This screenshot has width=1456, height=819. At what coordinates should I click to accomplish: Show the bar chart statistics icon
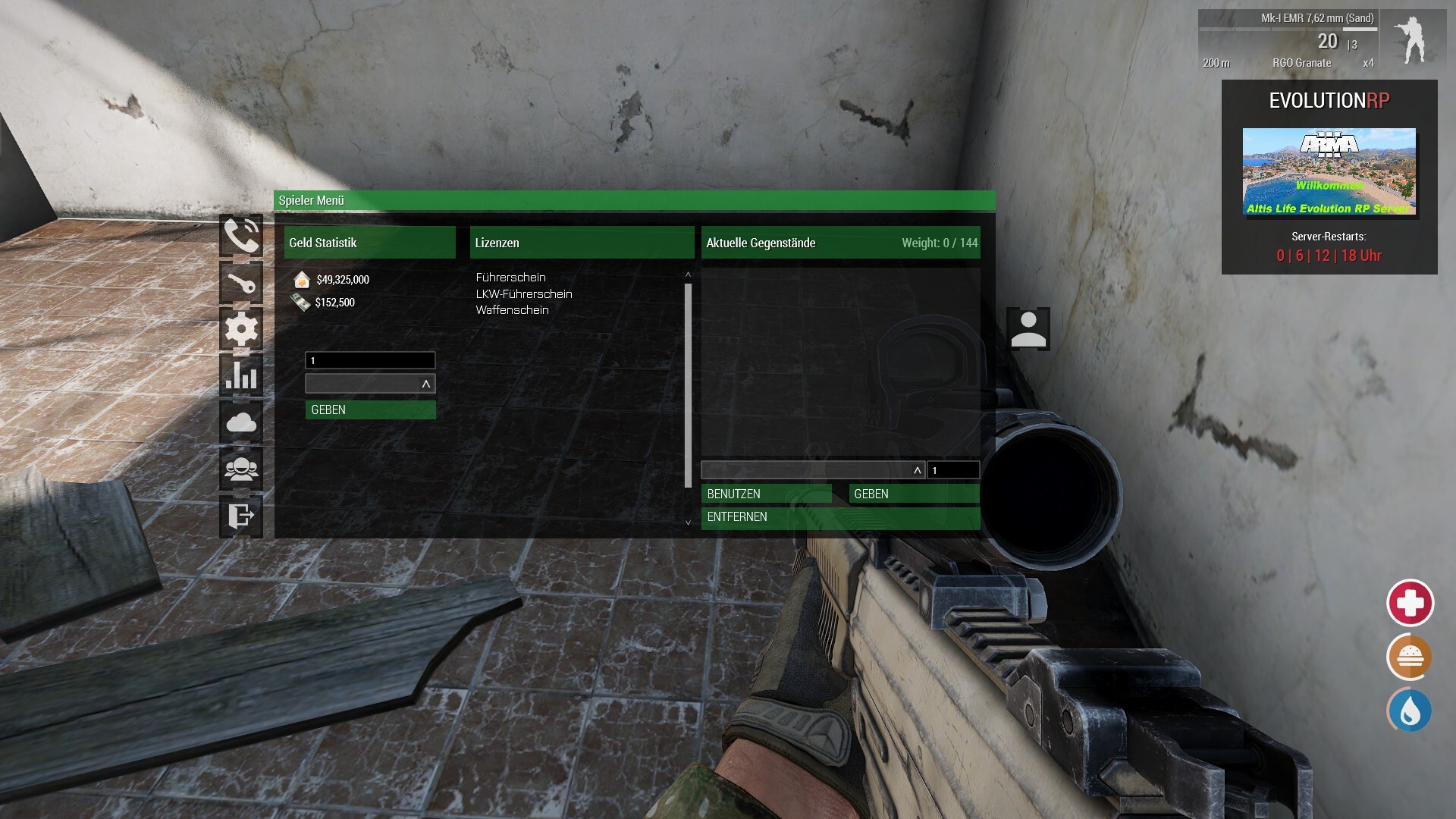[241, 375]
